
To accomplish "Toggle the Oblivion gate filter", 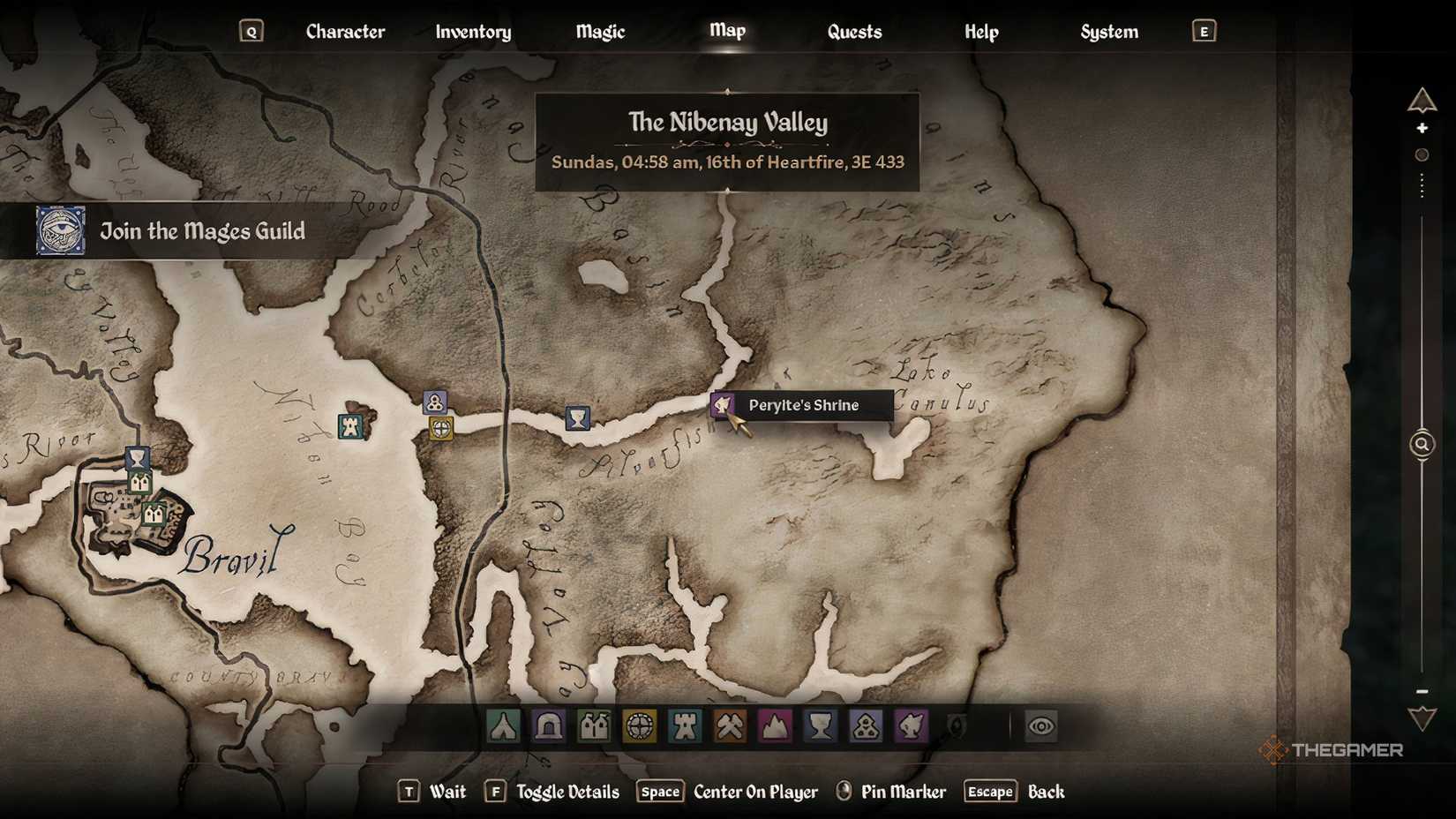I will click(956, 726).
